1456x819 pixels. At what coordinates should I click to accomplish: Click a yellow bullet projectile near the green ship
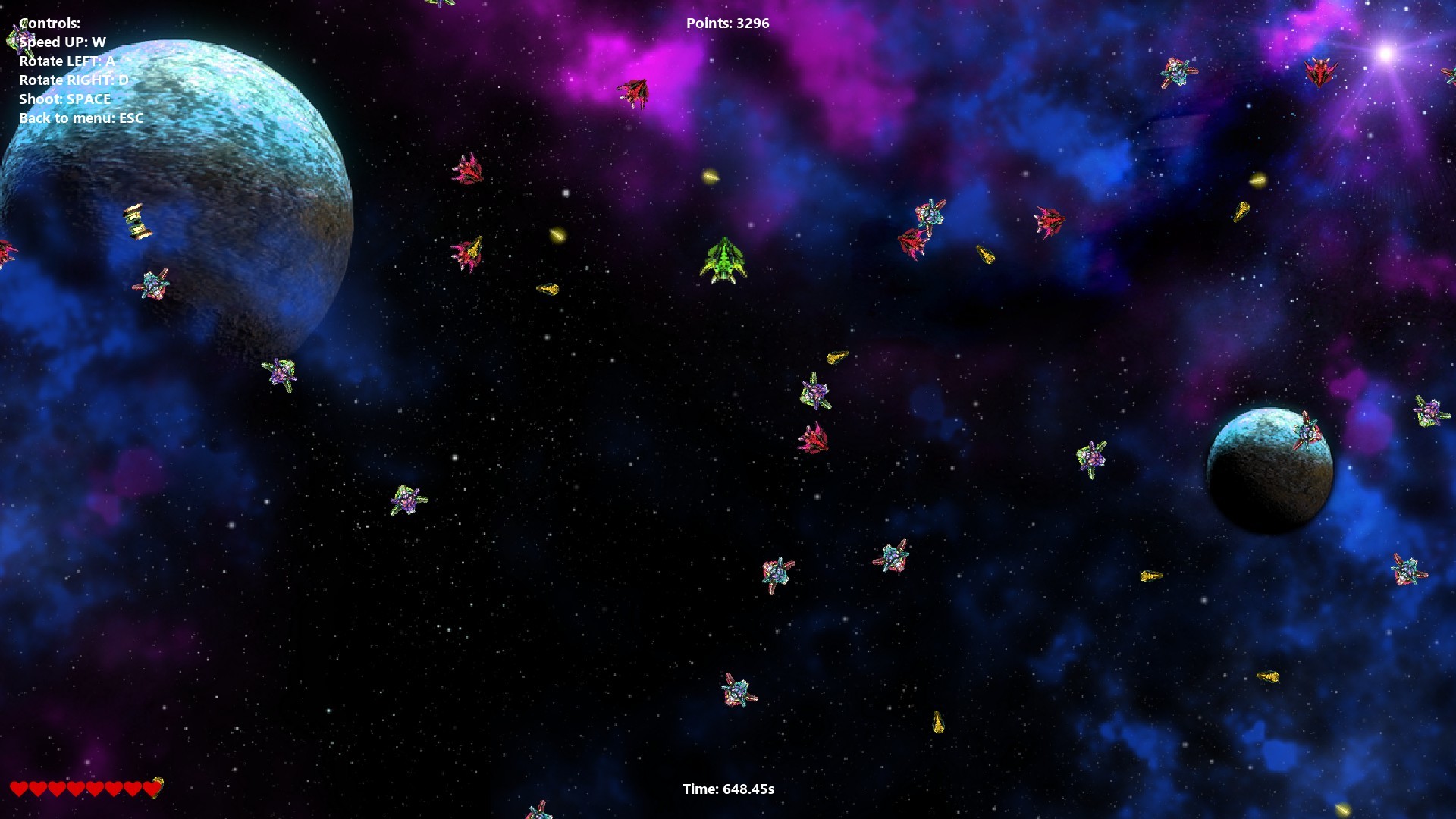(711, 177)
